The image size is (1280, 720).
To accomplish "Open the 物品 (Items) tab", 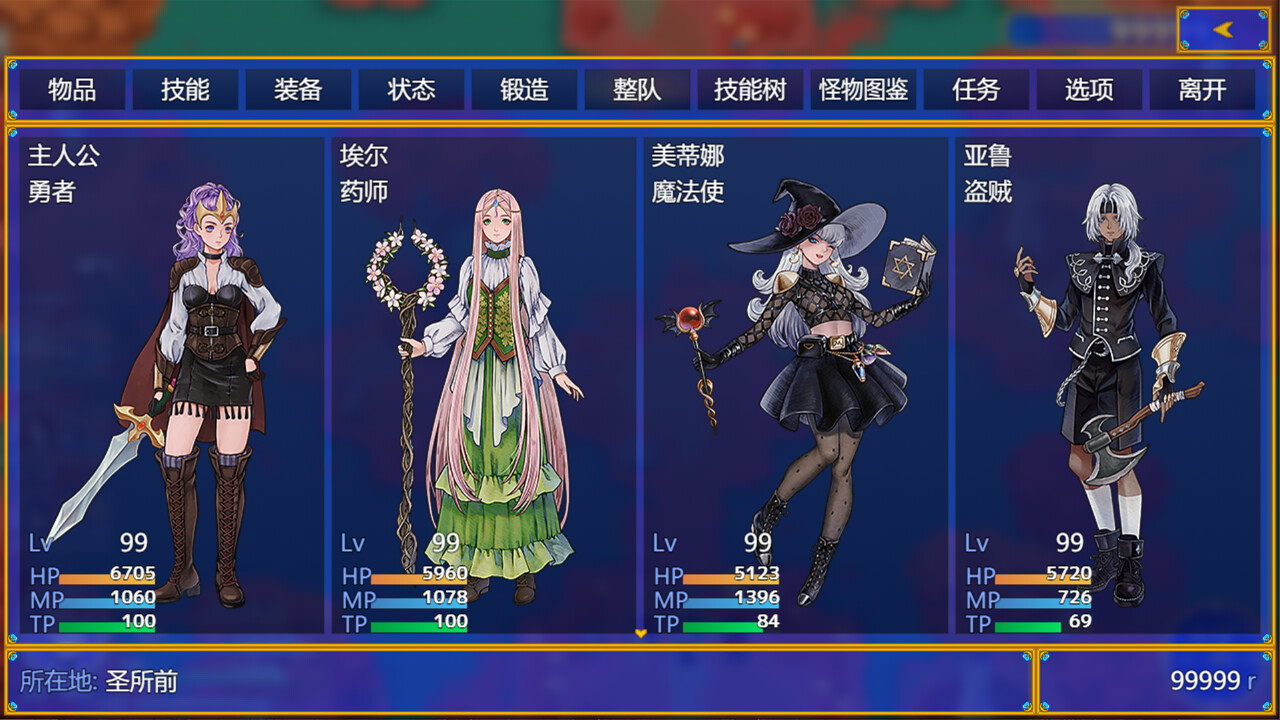I will click(70, 89).
